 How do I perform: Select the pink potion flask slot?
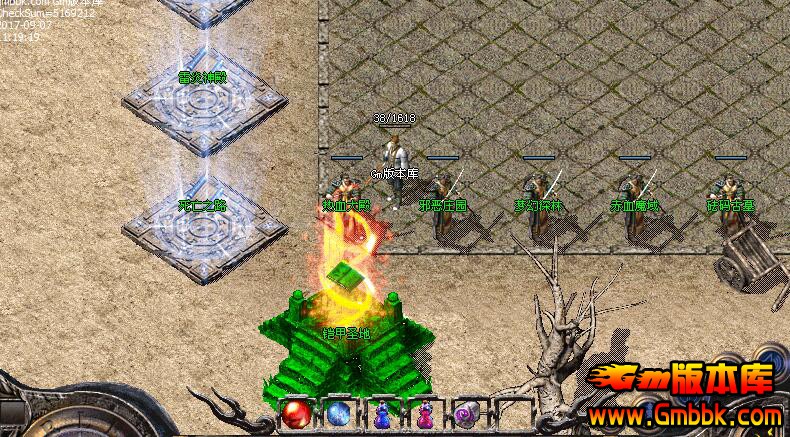point(424,413)
